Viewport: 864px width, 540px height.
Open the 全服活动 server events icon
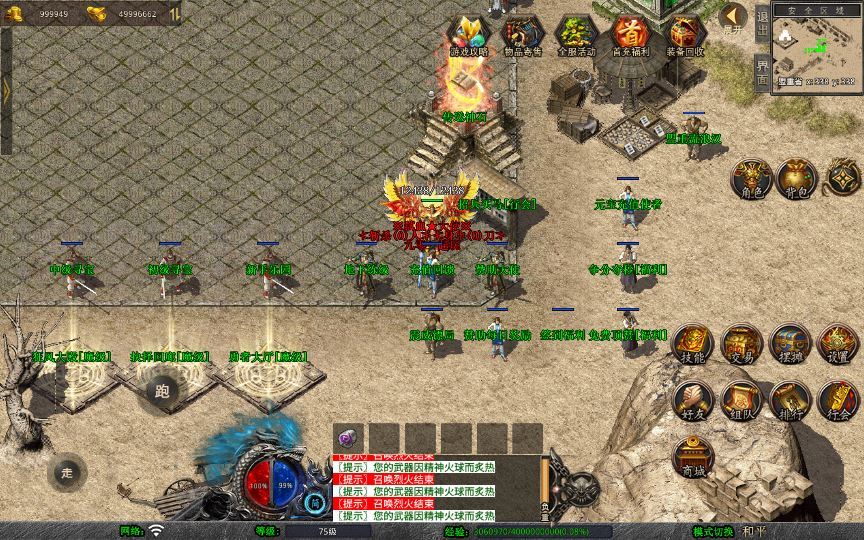(576, 35)
